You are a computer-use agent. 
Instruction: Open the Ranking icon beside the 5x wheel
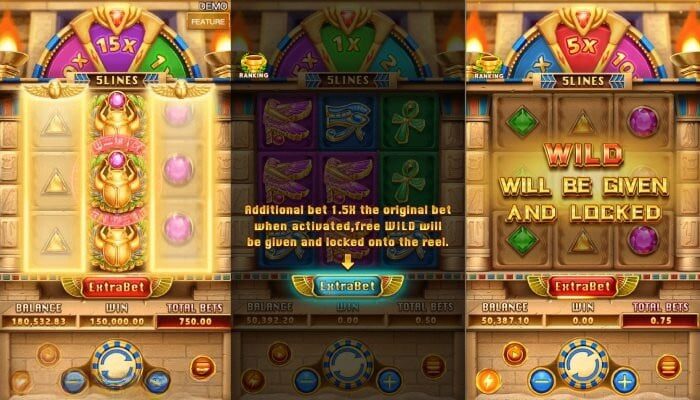[x=487, y=67]
